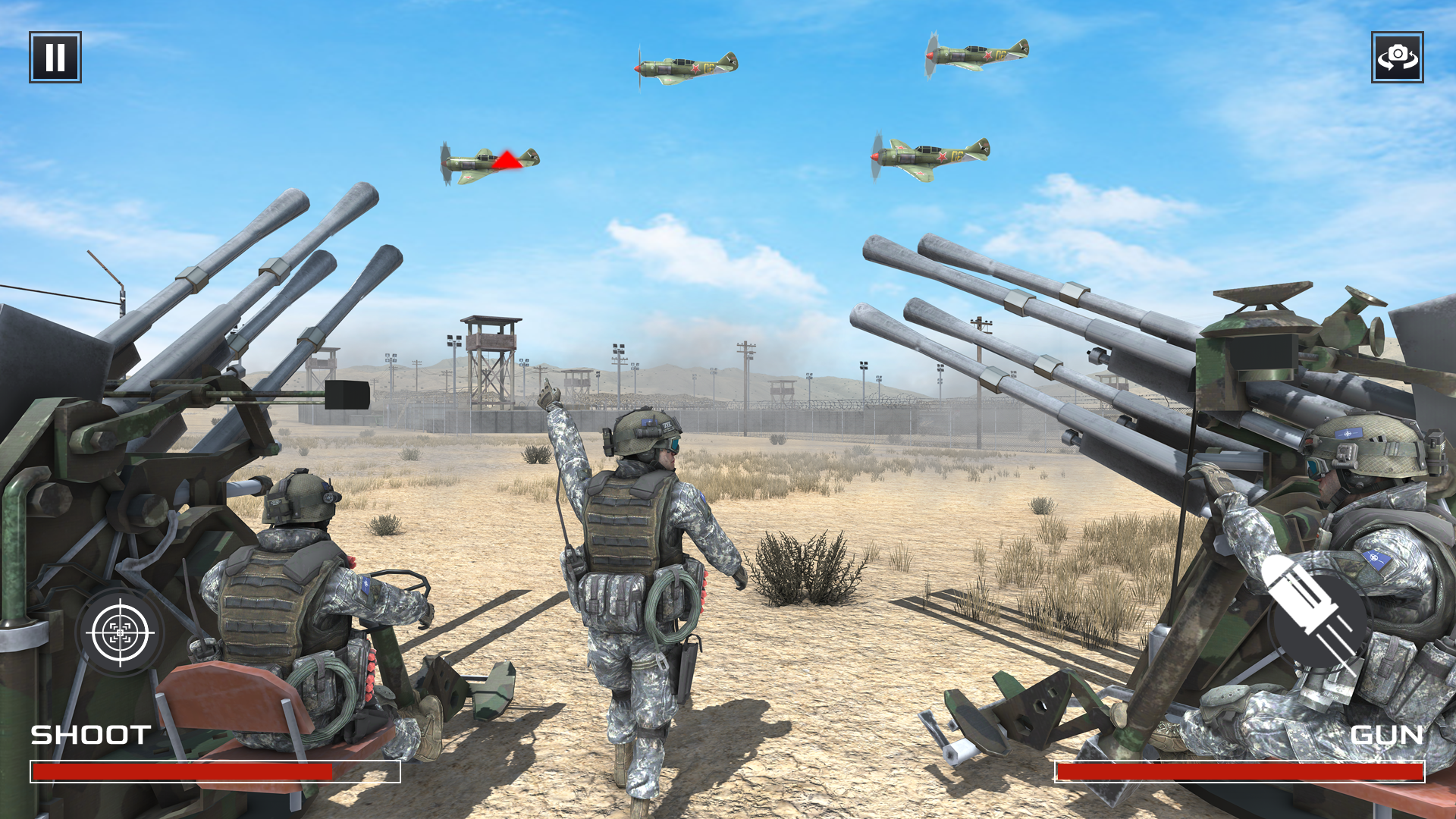Tap the pause icon
The image size is (1456, 819).
(x=54, y=57)
